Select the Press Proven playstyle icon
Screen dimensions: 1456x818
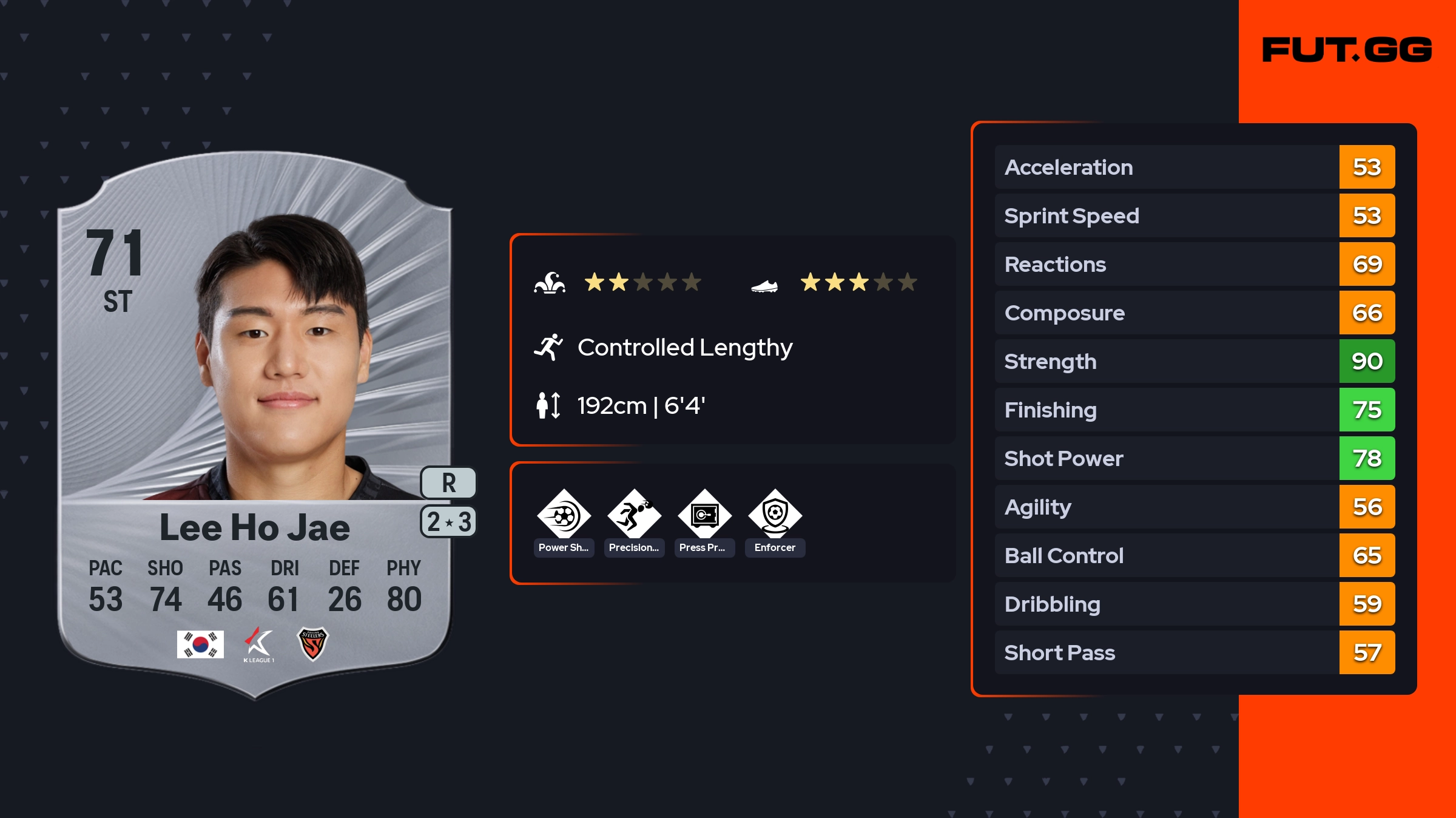[704, 516]
